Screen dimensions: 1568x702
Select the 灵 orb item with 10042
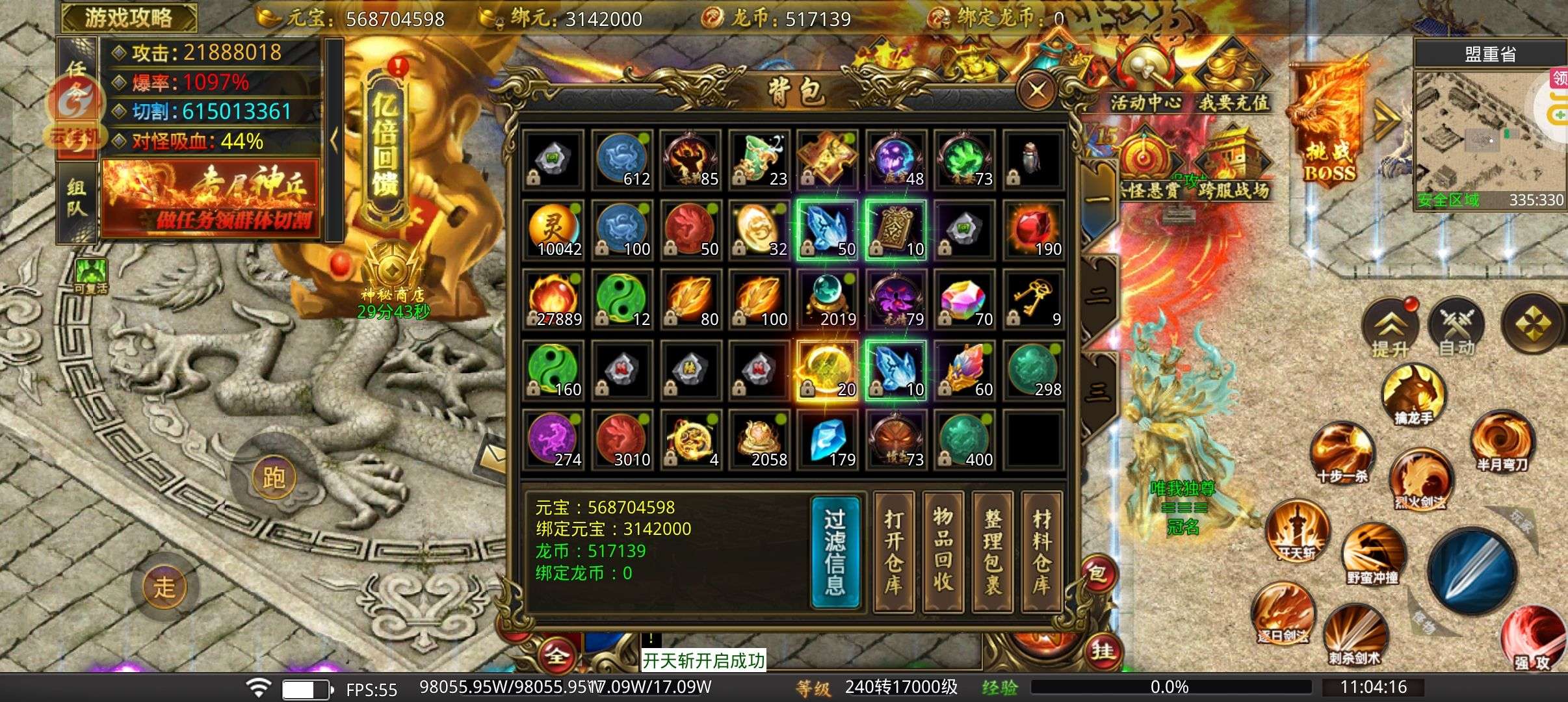click(x=553, y=230)
